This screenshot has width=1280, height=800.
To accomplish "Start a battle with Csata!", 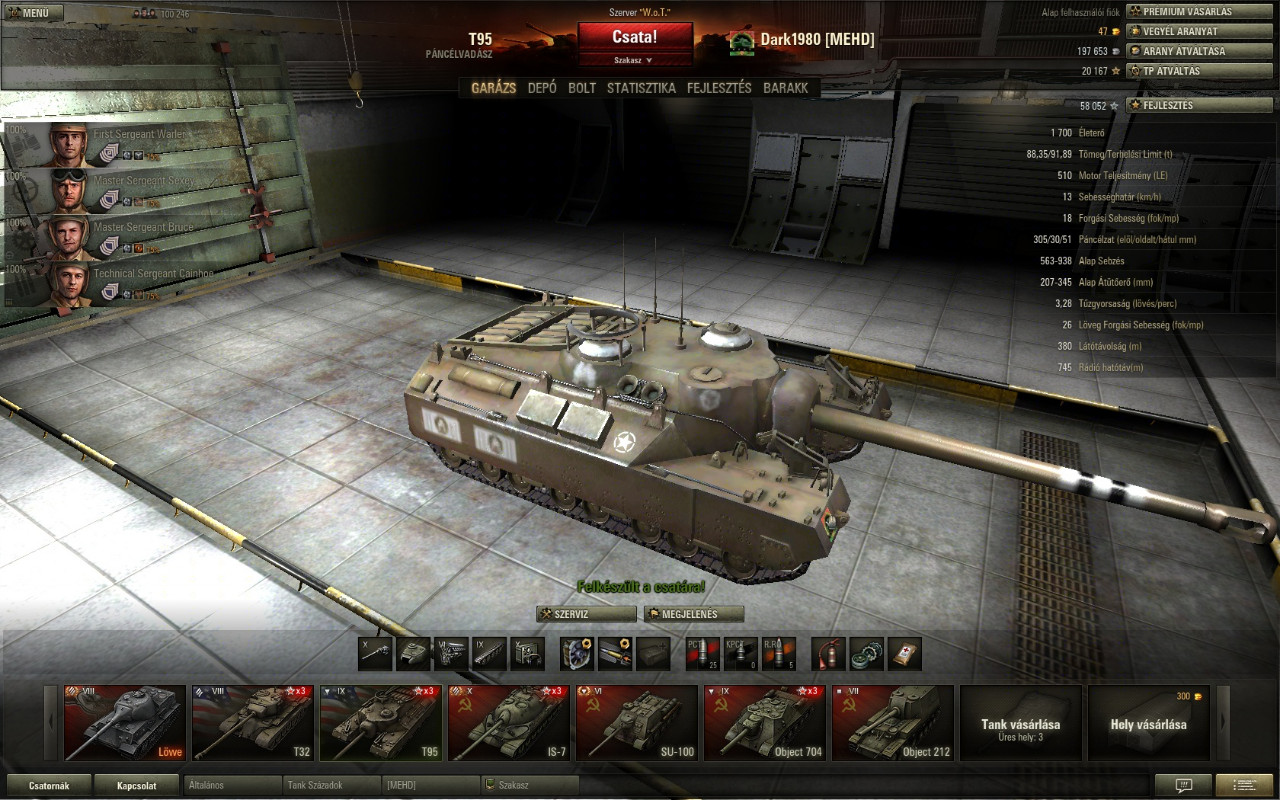I will tap(635, 37).
